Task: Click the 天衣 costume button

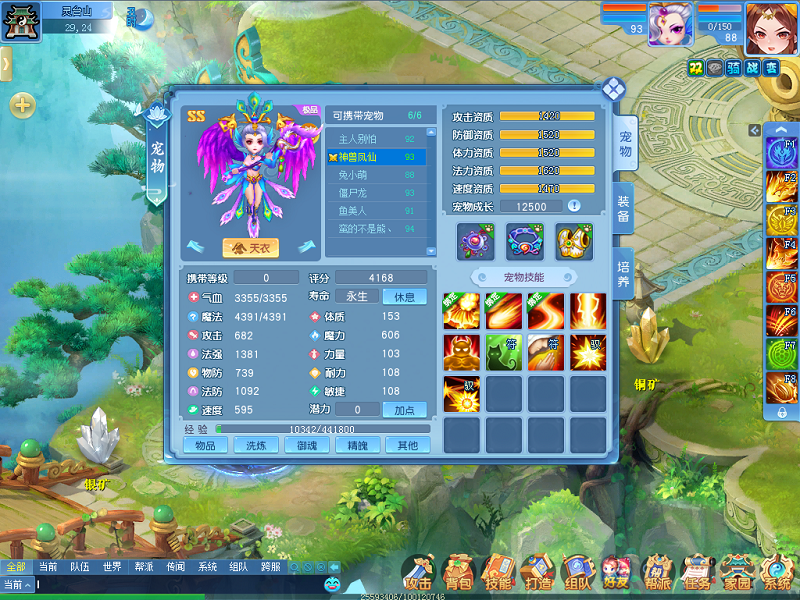Action: pos(250,247)
